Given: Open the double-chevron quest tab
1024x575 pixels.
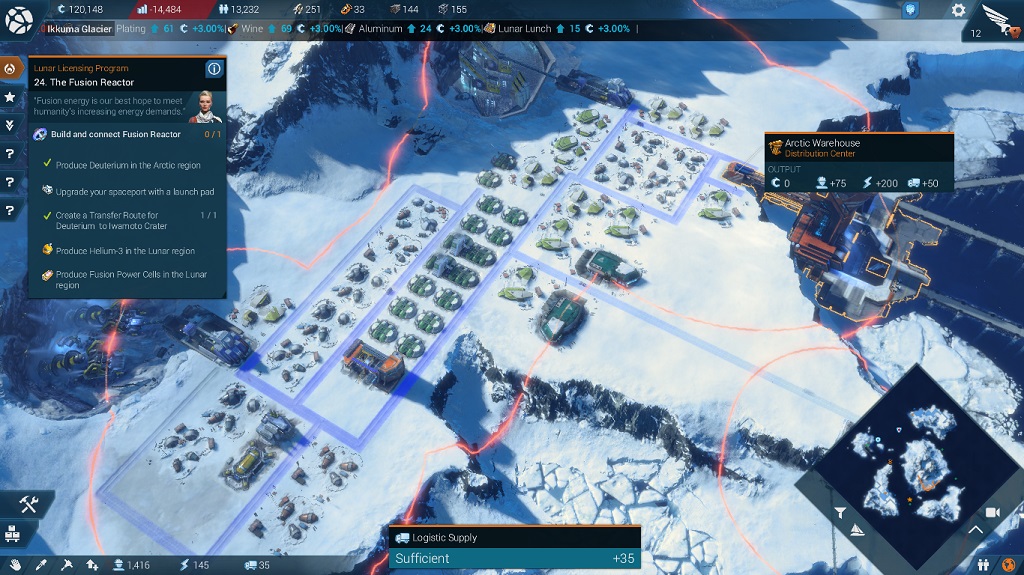Looking at the screenshot, I should [x=10, y=125].
